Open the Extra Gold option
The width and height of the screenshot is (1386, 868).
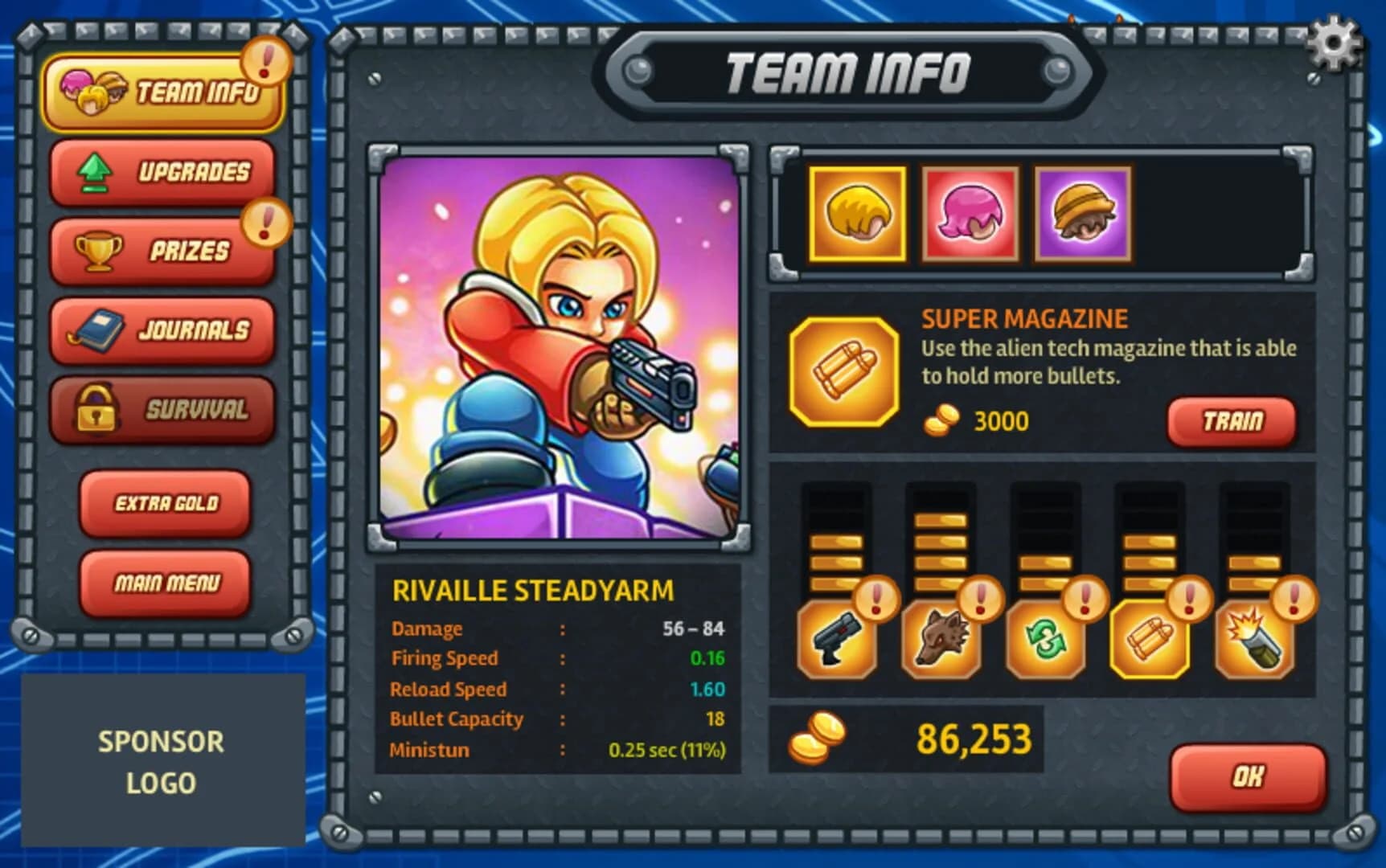tap(165, 502)
